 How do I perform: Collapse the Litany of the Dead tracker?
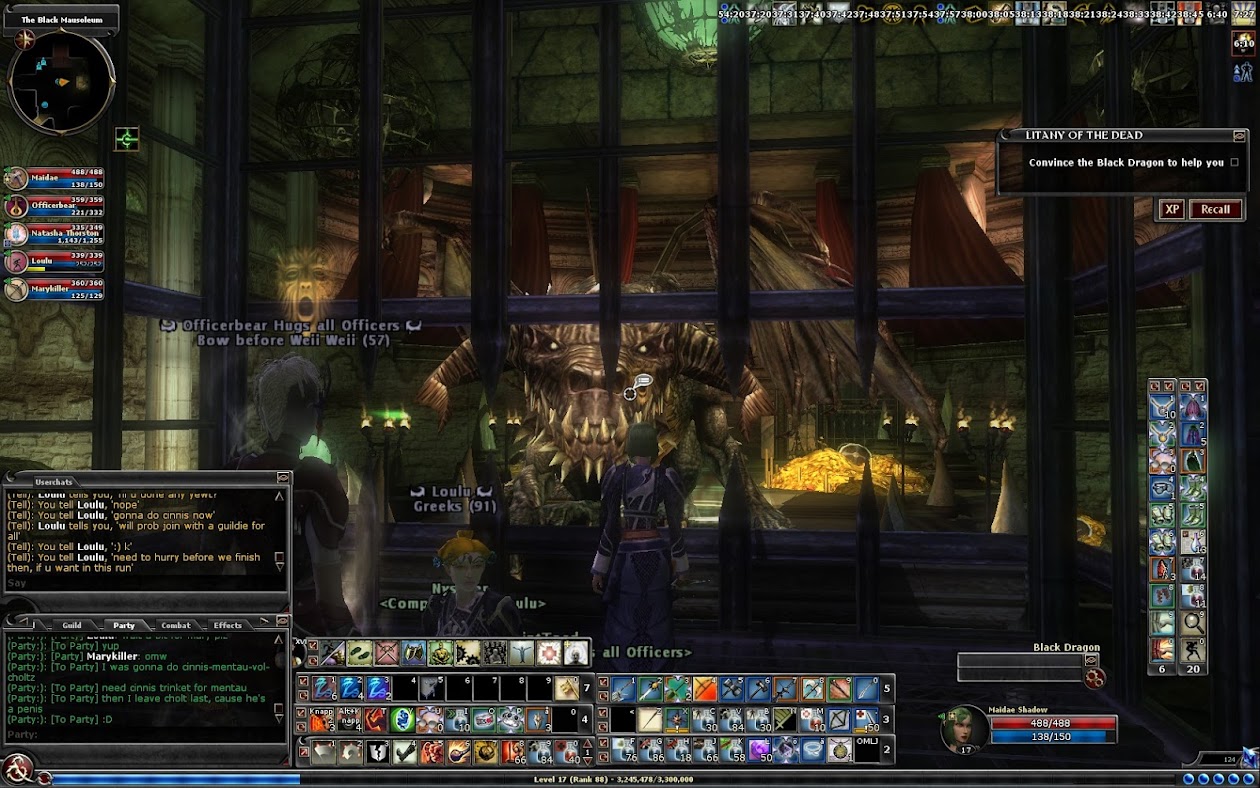1239,135
